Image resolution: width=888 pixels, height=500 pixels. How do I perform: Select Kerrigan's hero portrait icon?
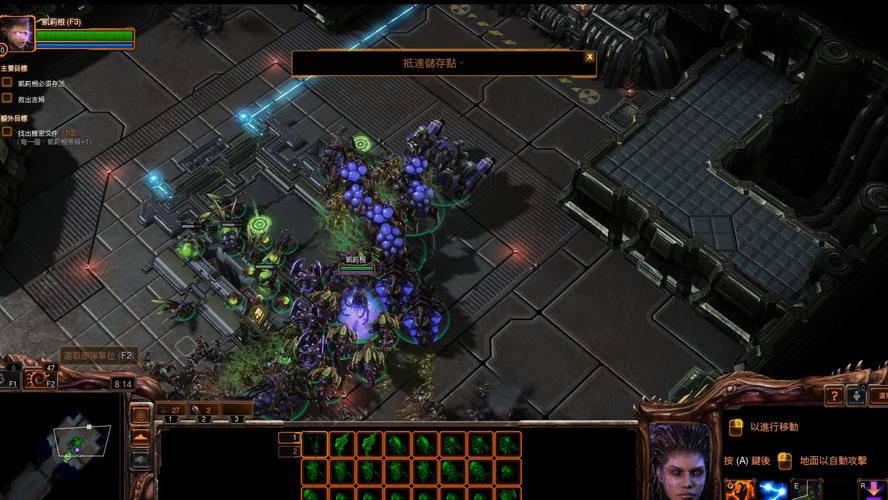(x=19, y=31)
